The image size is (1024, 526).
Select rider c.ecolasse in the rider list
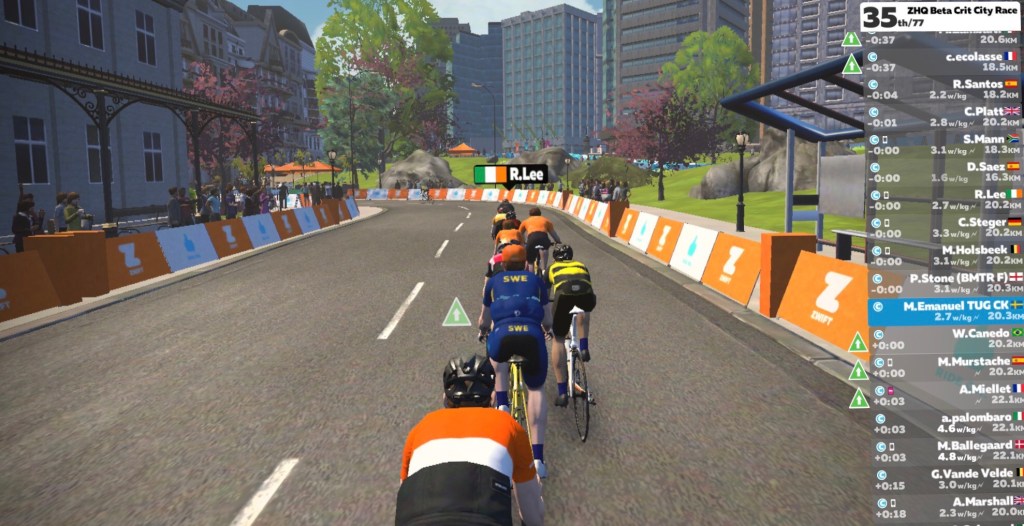pyautogui.click(x=945, y=62)
